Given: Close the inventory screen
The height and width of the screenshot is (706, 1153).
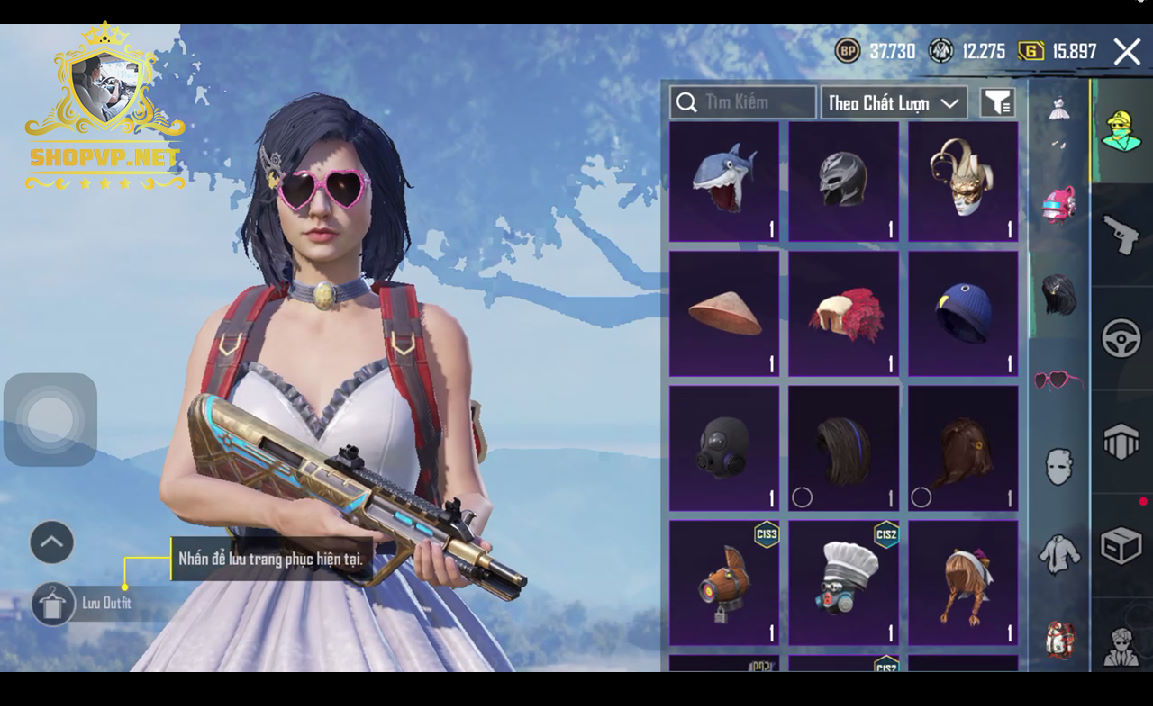Looking at the screenshot, I should pyautogui.click(x=1127, y=52).
